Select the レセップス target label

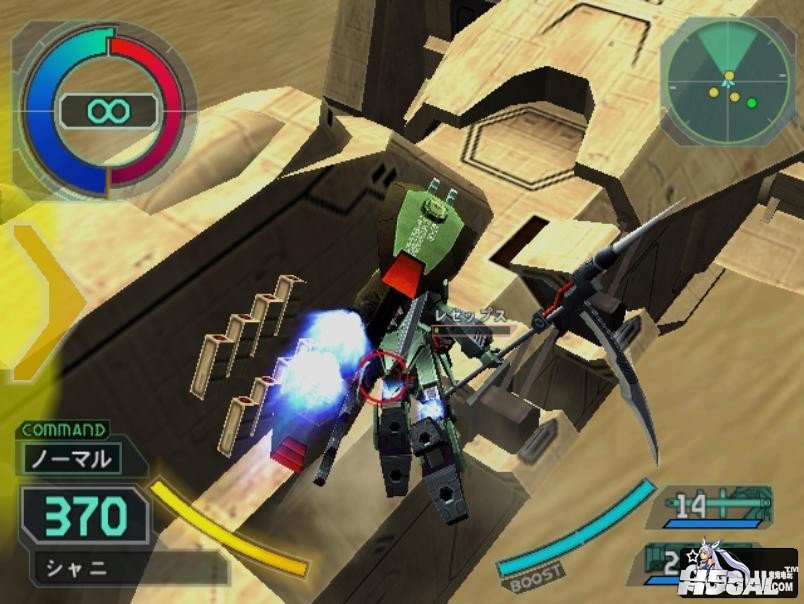click(469, 315)
